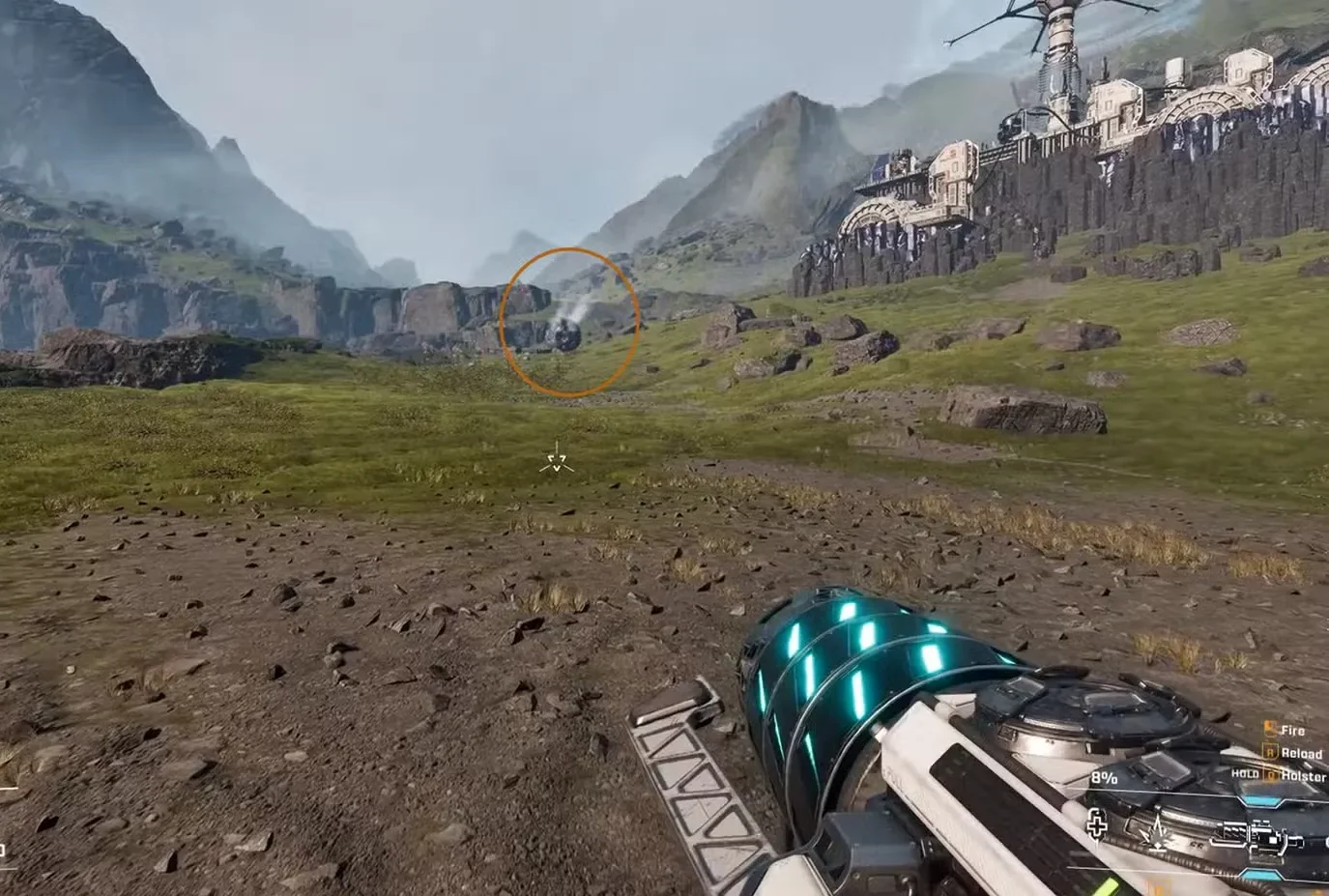Click the smoke plume inside the objective circle

pos(570,311)
